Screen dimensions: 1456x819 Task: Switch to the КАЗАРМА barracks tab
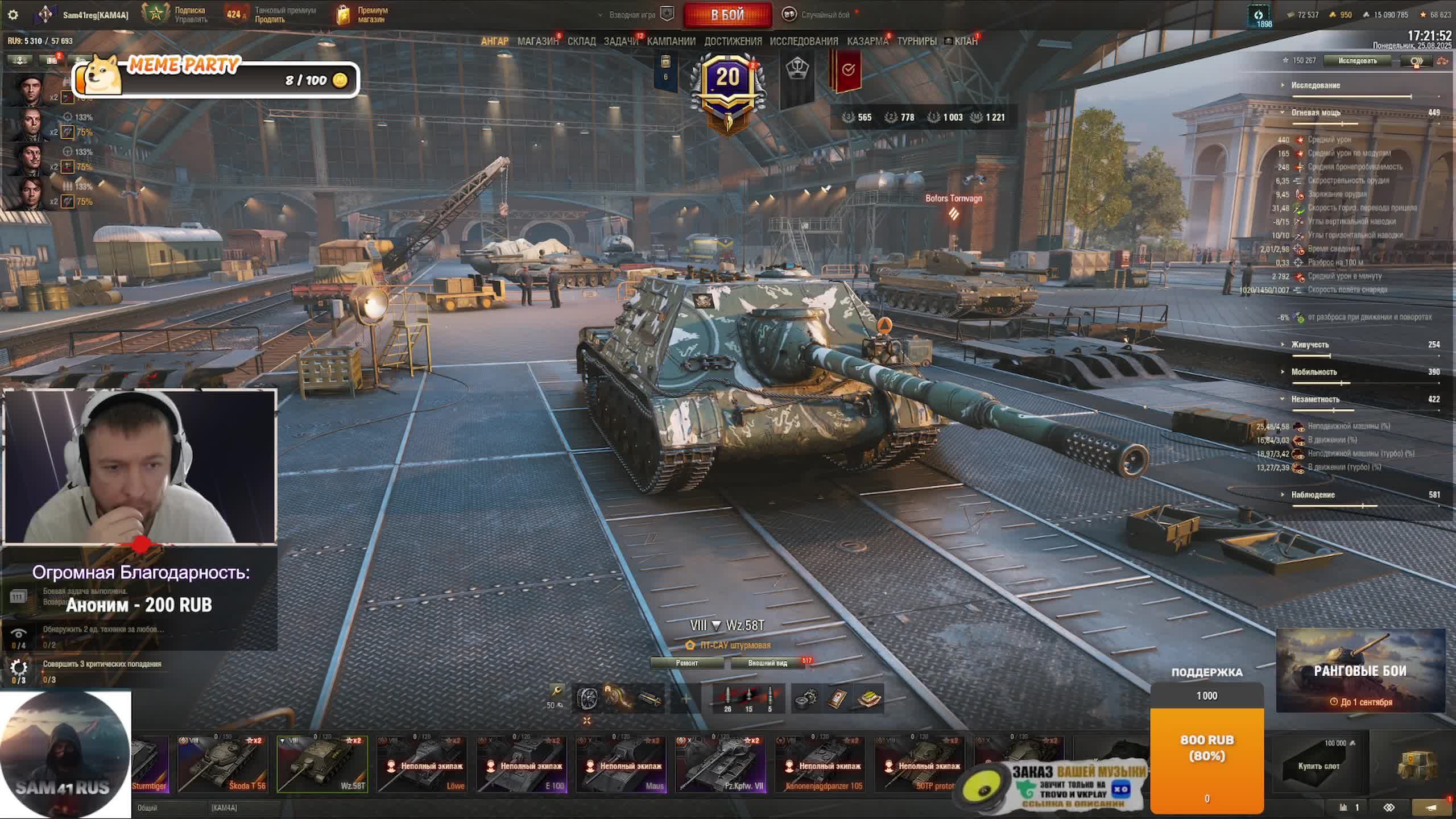tap(867, 41)
